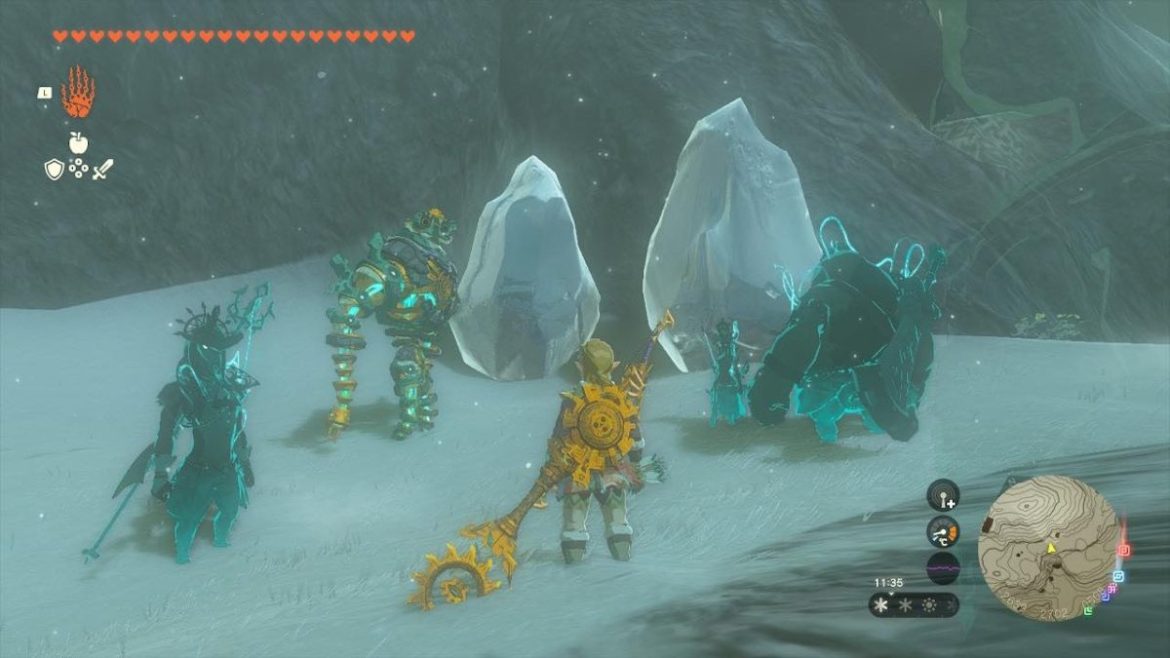Select the green sage marker below minimap

(x=1089, y=612)
